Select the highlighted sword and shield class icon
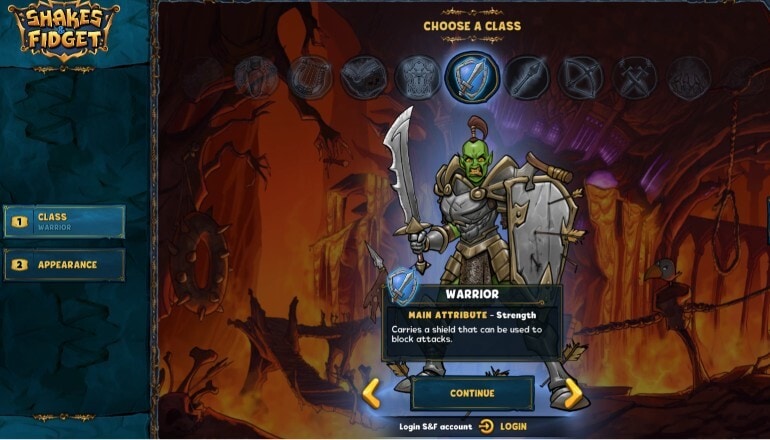 click(471, 77)
